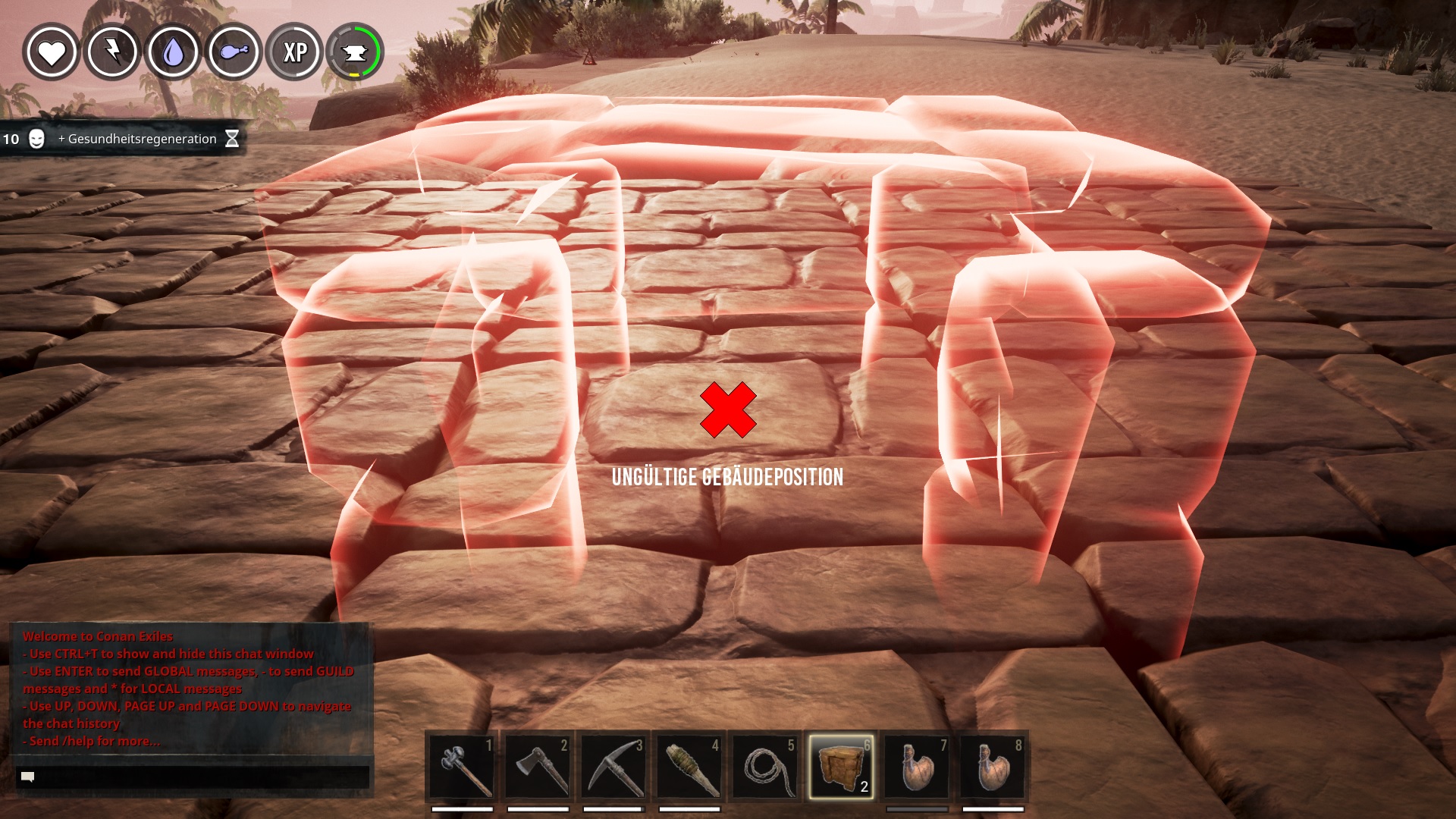The image size is (1456, 819).
Task: Select the stone hammer in hotbar slot 1
Action: point(462,767)
